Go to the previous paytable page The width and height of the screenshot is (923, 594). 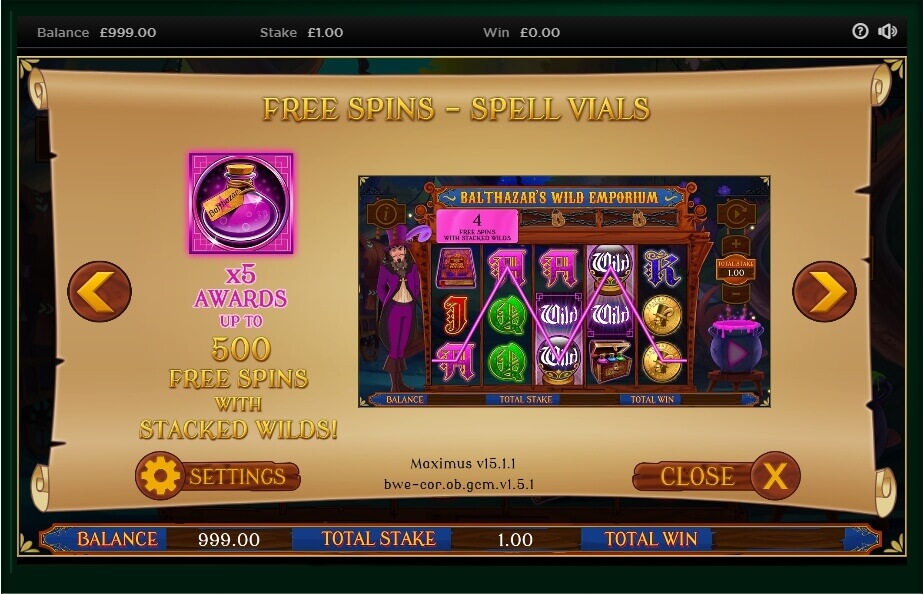tap(99, 291)
